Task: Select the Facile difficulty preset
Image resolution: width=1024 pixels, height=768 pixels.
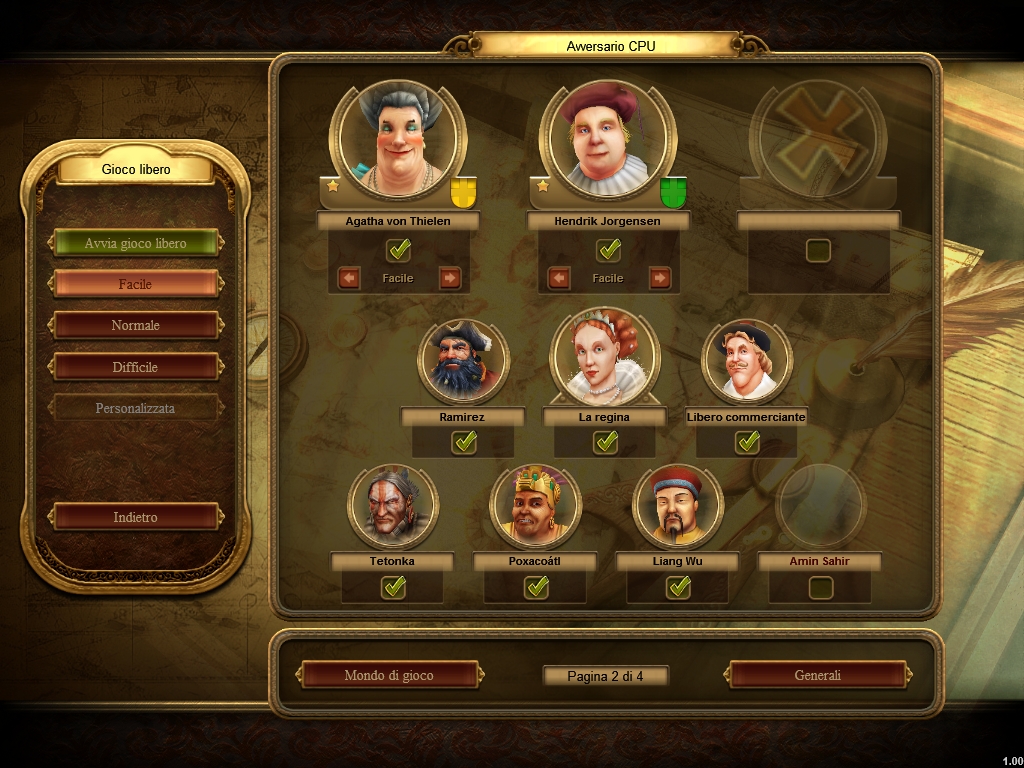Action: coord(135,284)
